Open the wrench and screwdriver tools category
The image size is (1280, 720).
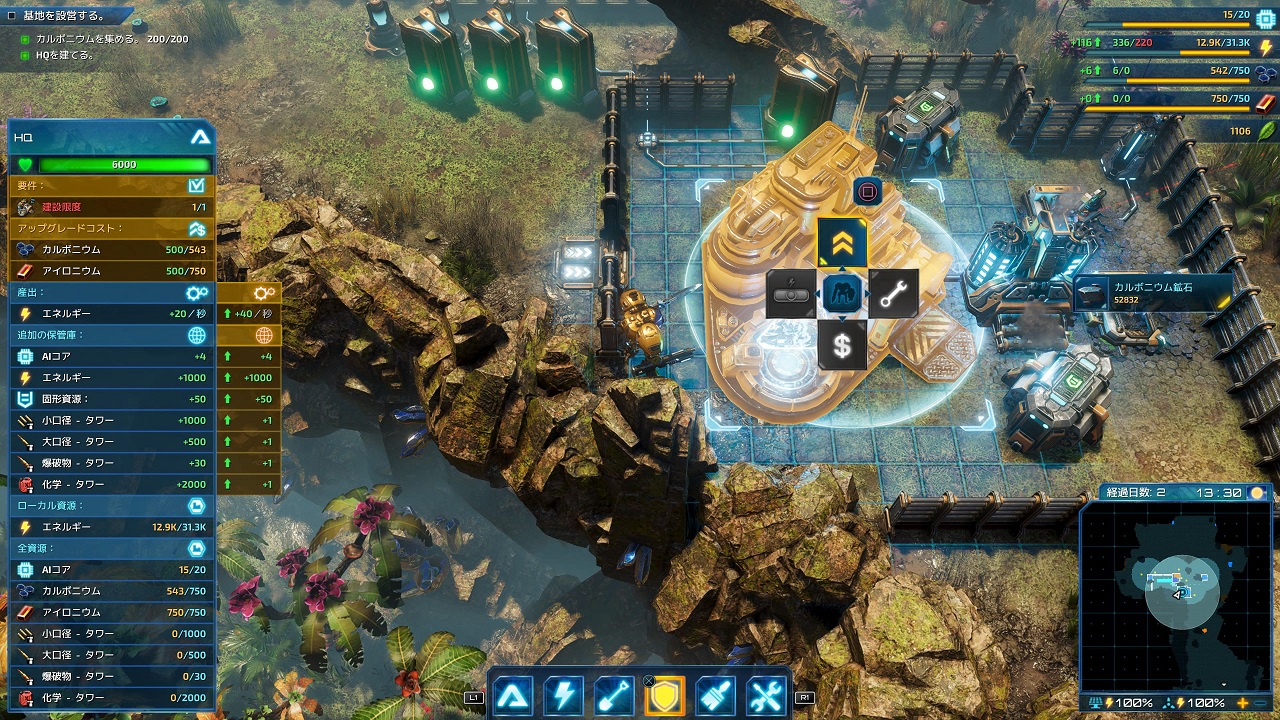click(767, 696)
